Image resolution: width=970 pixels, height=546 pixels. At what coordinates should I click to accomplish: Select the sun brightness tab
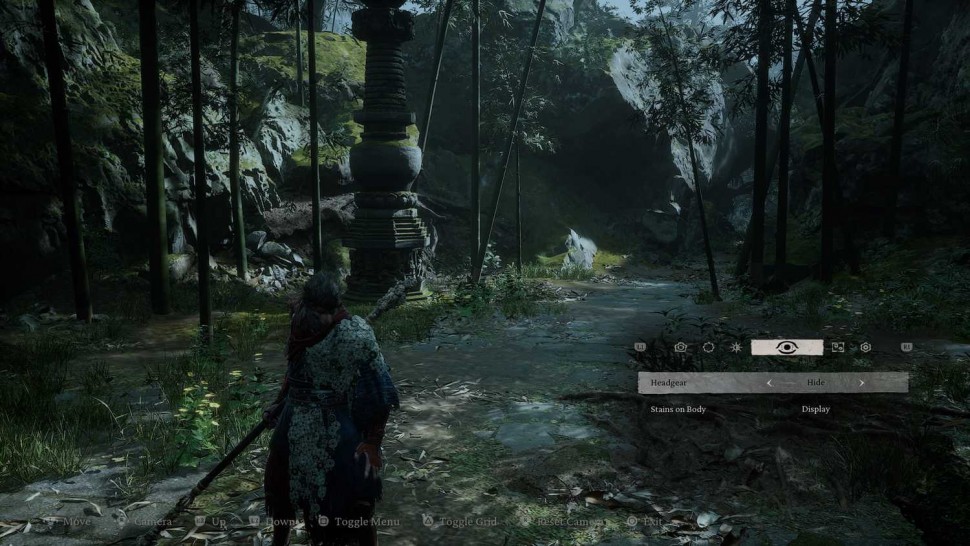(x=736, y=347)
